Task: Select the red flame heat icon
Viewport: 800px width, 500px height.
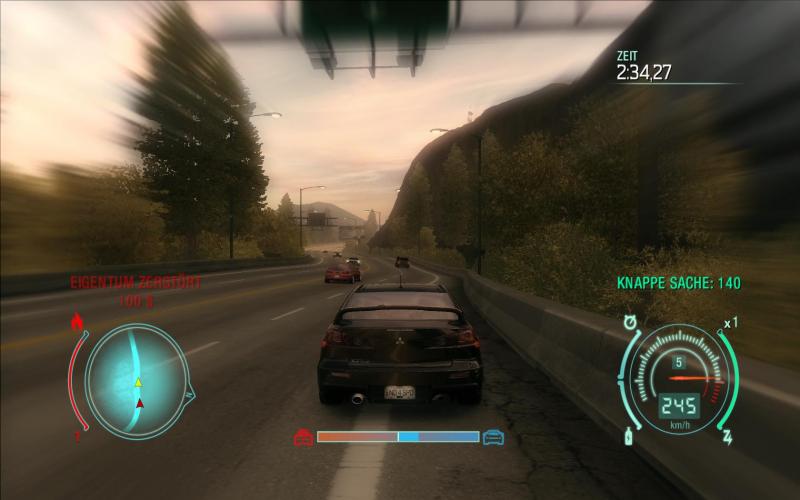Action: click(77, 321)
